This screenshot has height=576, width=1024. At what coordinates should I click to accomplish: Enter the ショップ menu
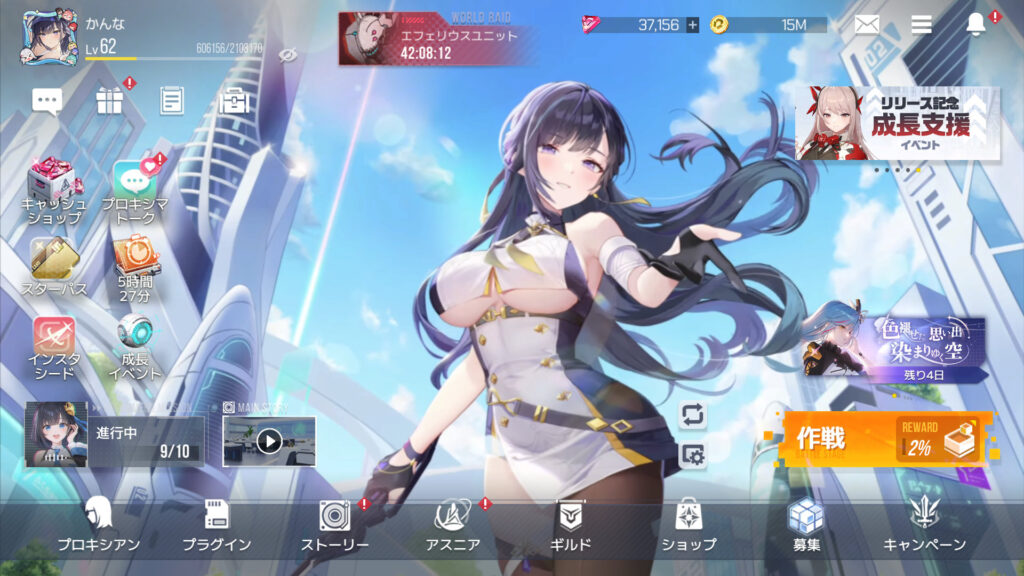pyautogui.click(x=688, y=525)
